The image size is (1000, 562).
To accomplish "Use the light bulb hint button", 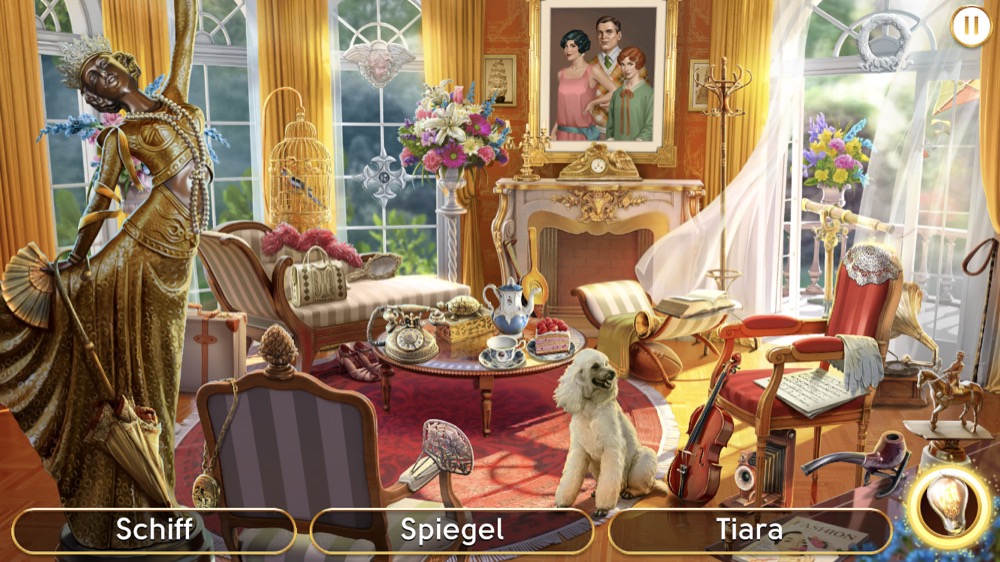I will [948, 505].
